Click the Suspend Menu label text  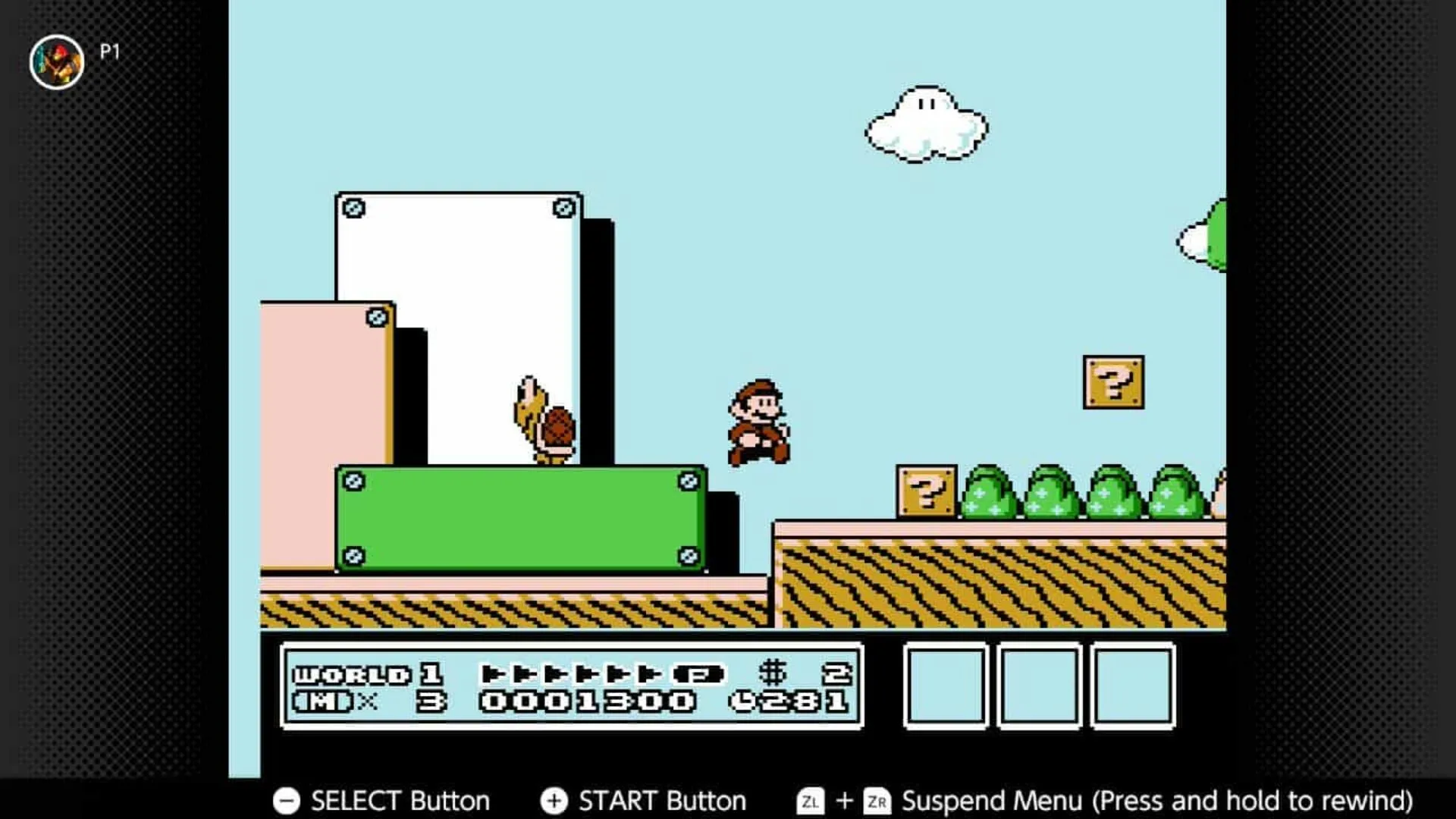[993, 799]
